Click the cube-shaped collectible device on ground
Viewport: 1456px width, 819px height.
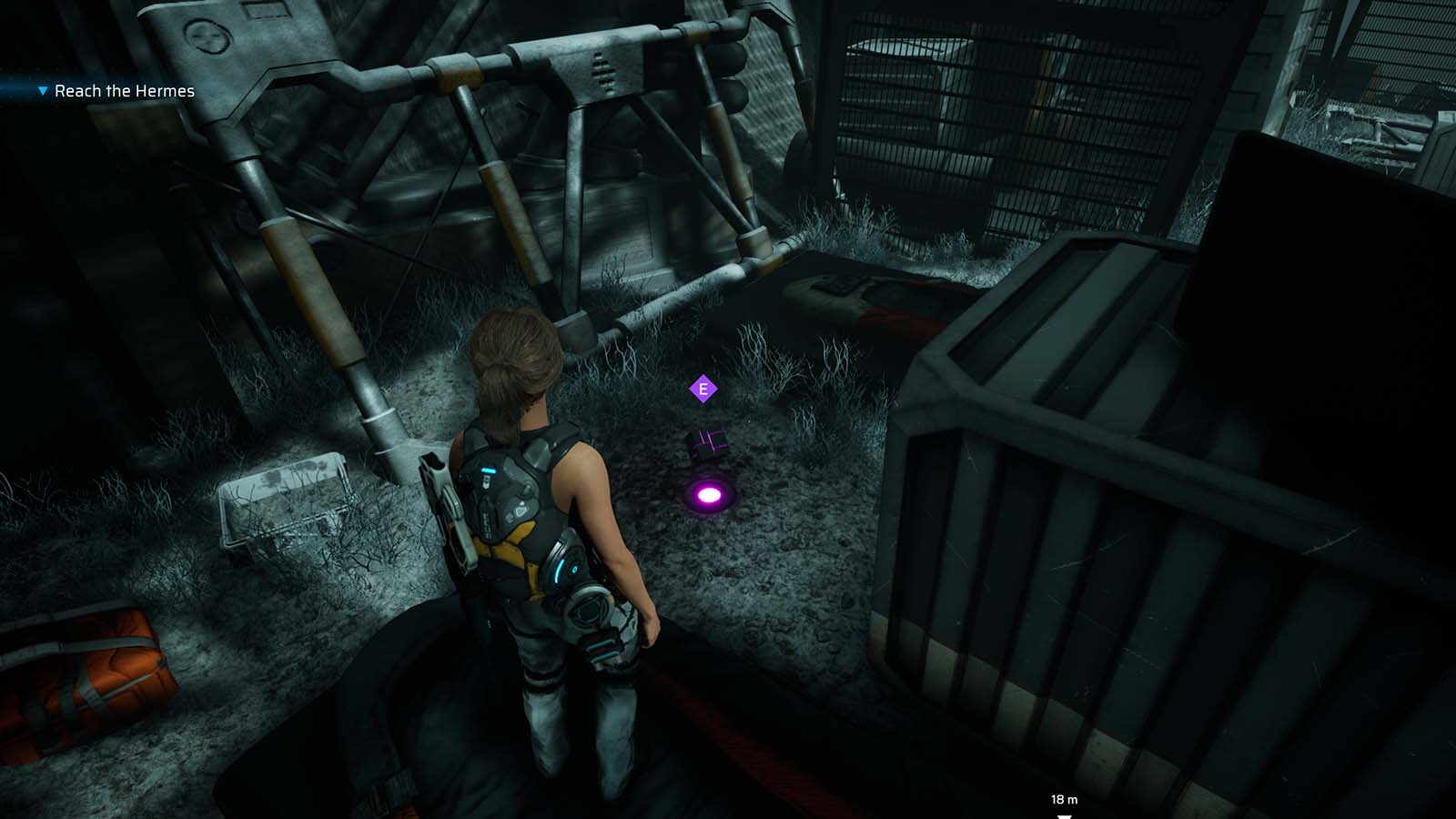705,443
